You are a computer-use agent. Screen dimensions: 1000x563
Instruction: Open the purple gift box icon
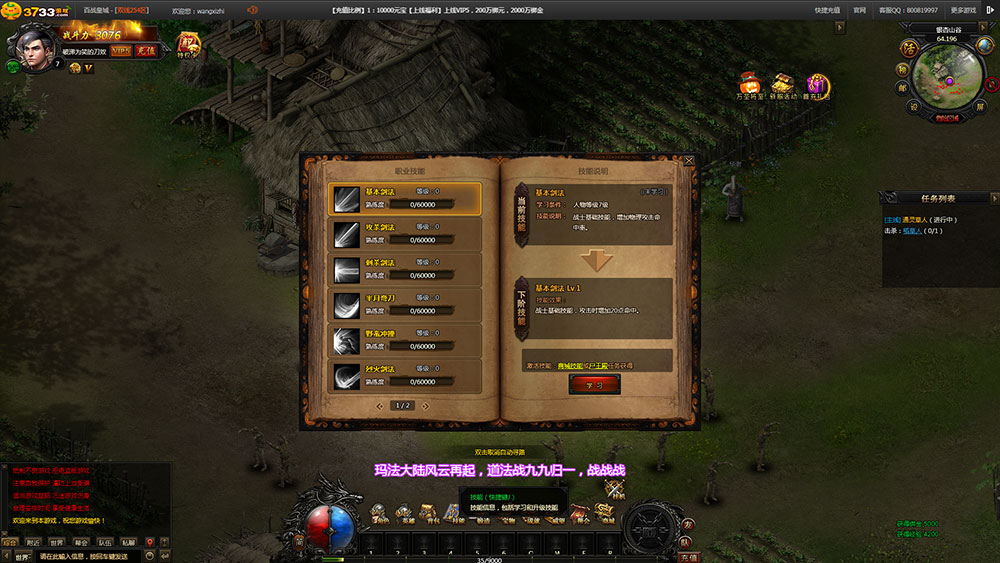[x=817, y=84]
